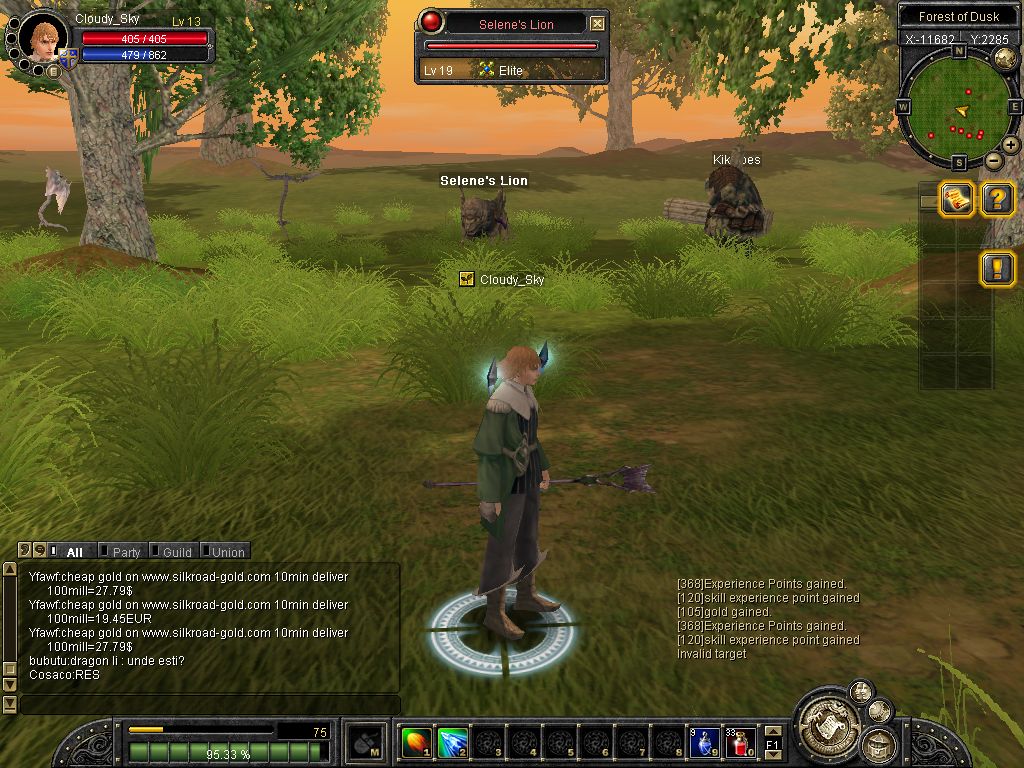Viewport: 1024px width, 768px height.
Task: Open the quest scroll button
Action: coord(956,198)
